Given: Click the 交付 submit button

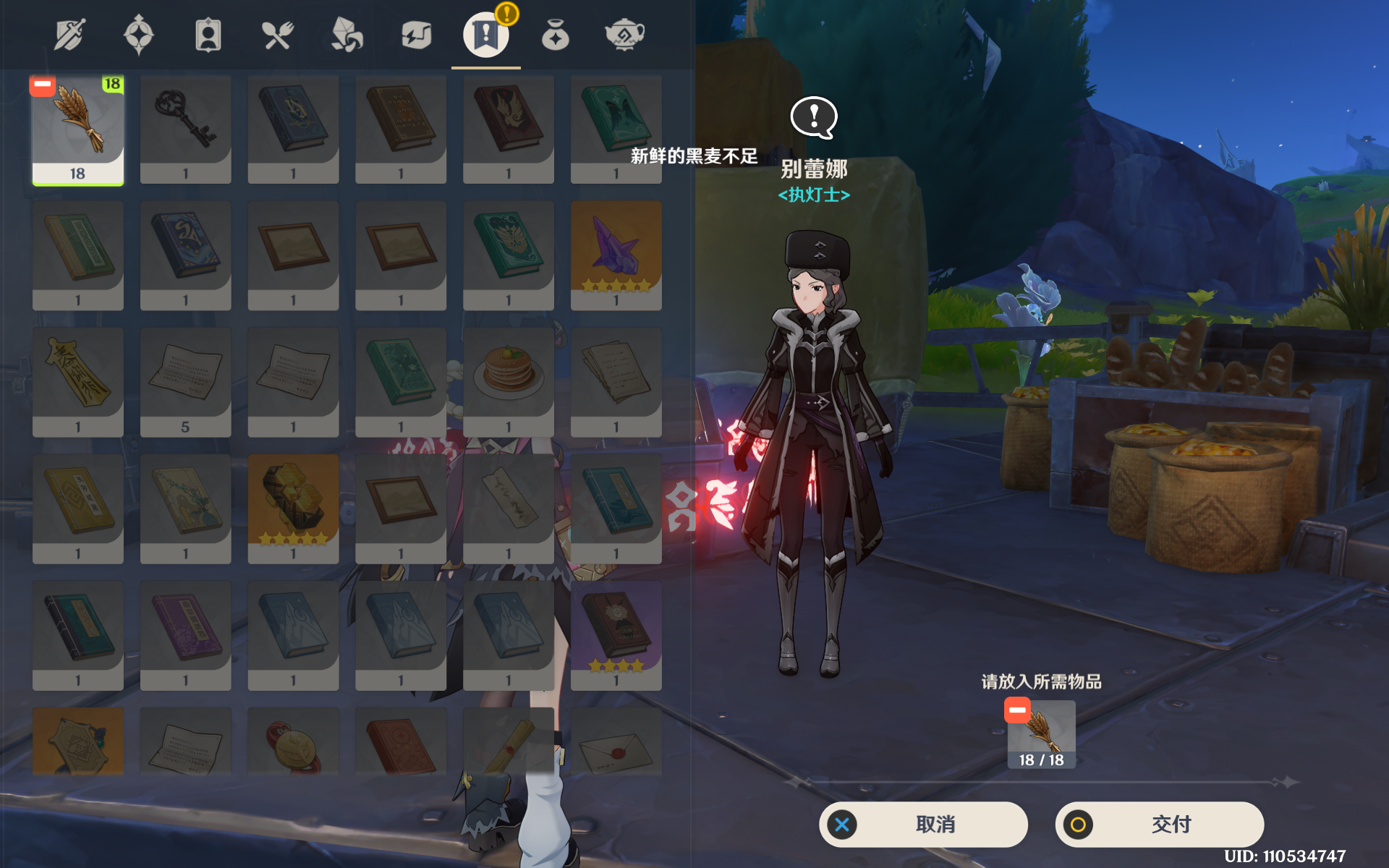Looking at the screenshot, I should point(1159,824).
